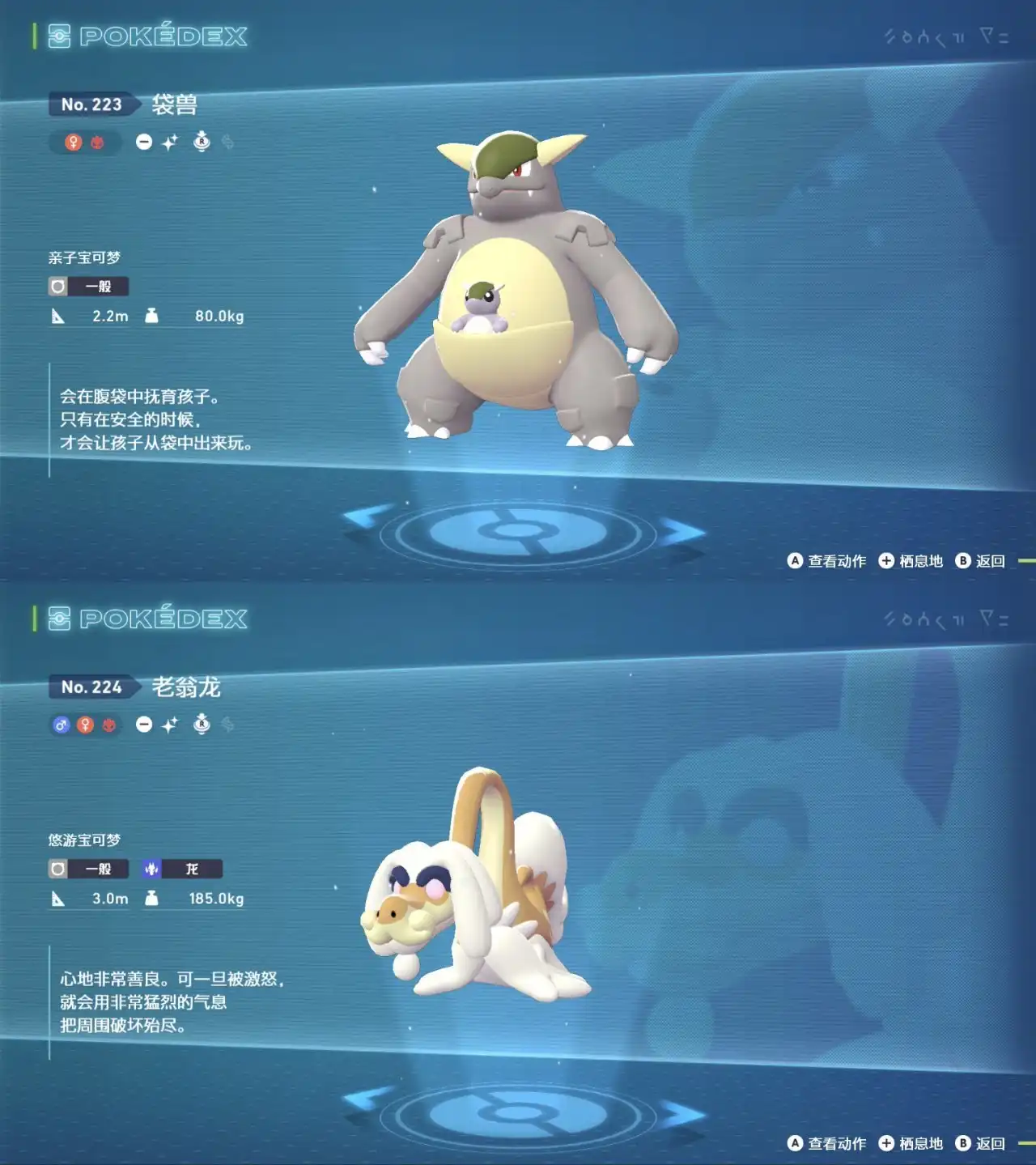The image size is (1036, 1165).
Task: Click the male gender icon for Drampa
Action: [62, 724]
